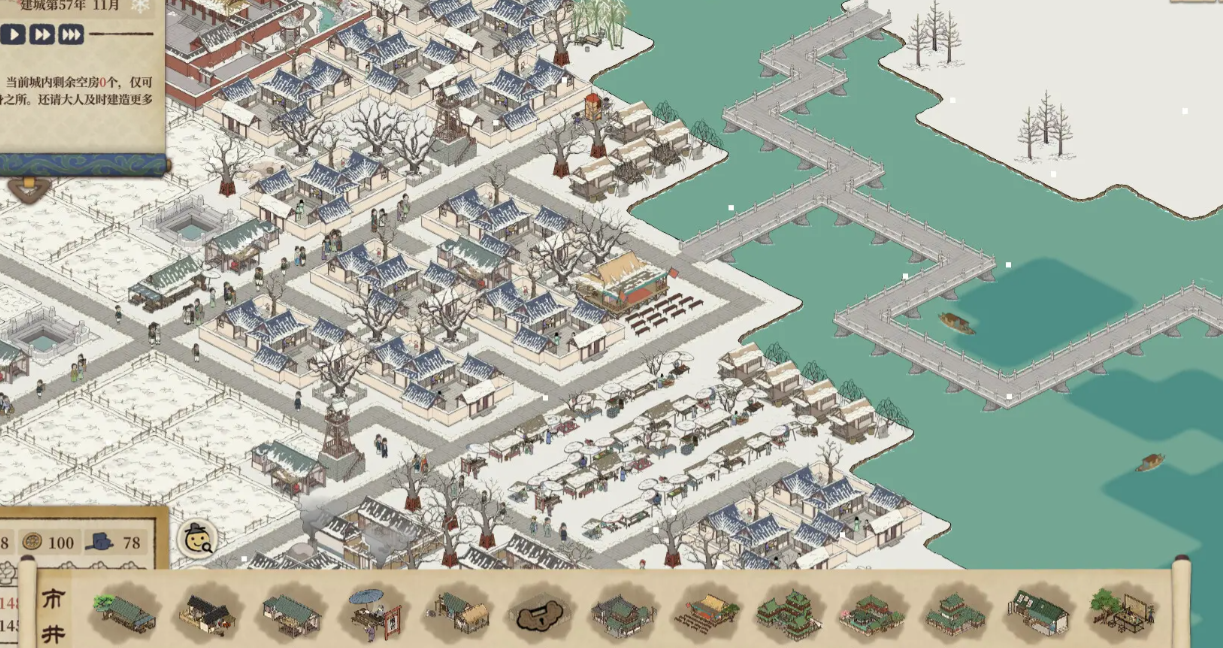Select the thatched-roof hut building
The width and height of the screenshot is (1223, 648).
click(x=458, y=611)
